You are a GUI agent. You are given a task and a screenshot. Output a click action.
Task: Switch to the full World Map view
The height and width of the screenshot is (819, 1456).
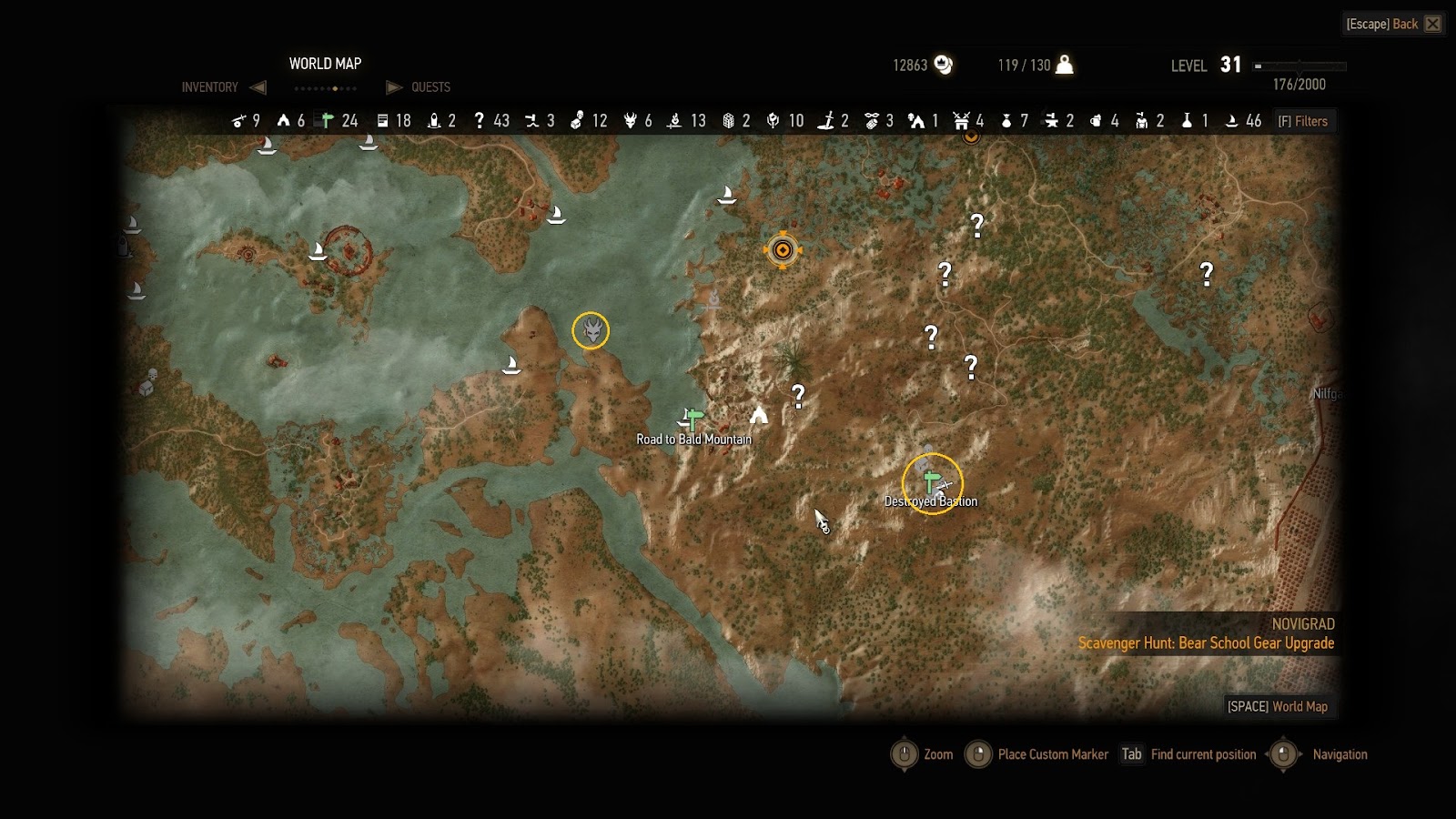[1277, 706]
